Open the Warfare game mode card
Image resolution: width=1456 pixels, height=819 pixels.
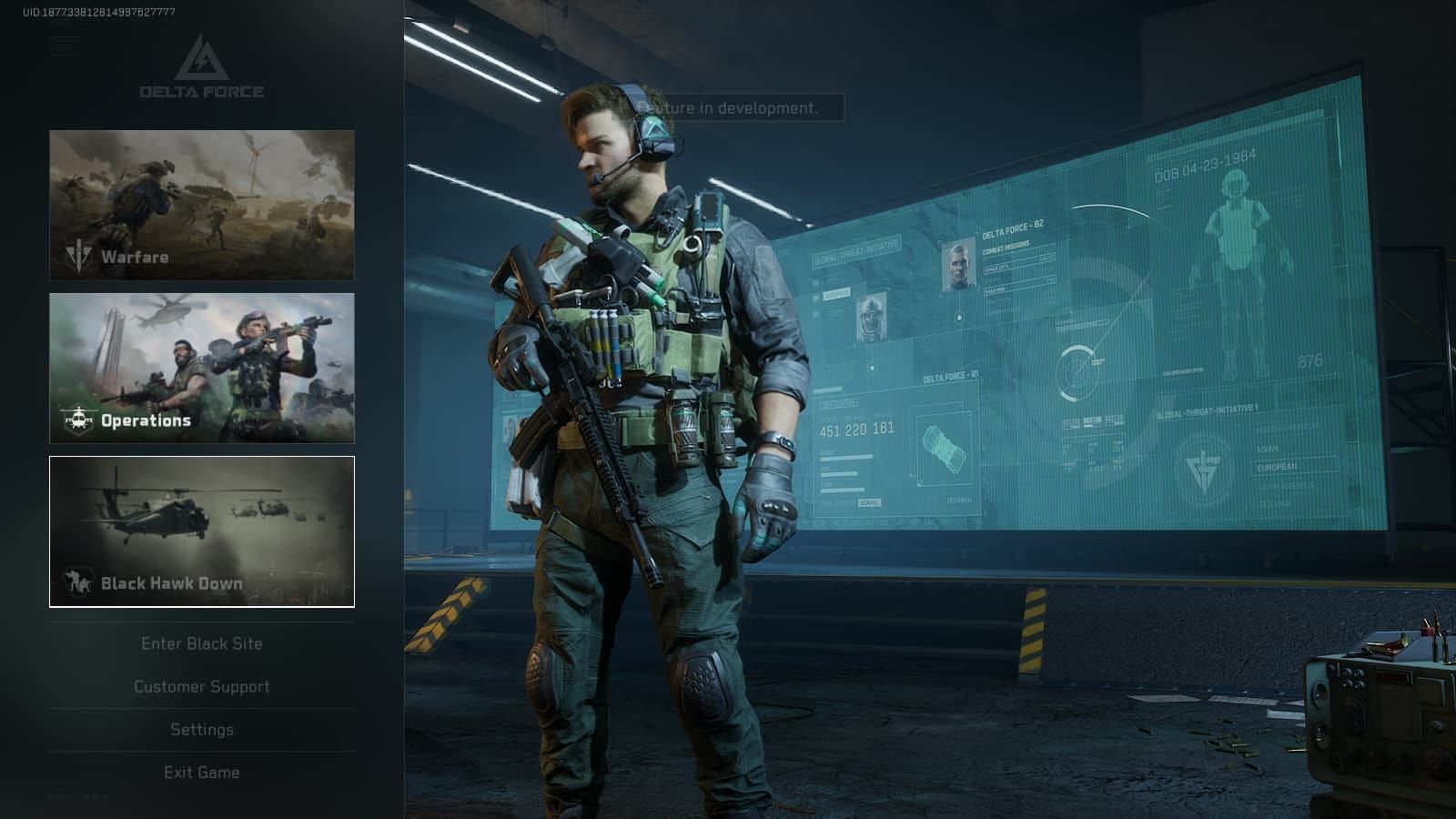point(200,202)
